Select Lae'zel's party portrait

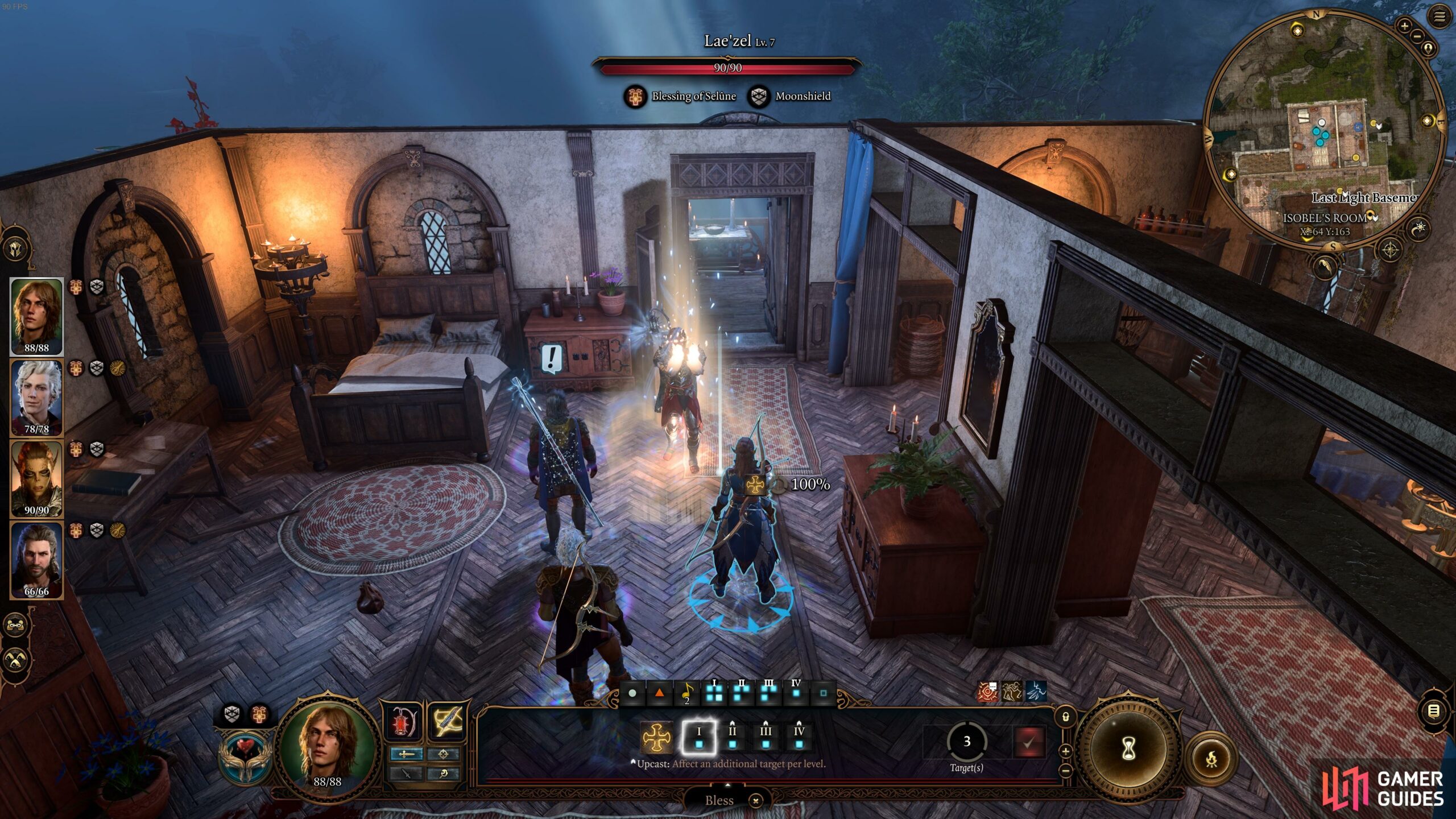pyautogui.click(x=36, y=478)
